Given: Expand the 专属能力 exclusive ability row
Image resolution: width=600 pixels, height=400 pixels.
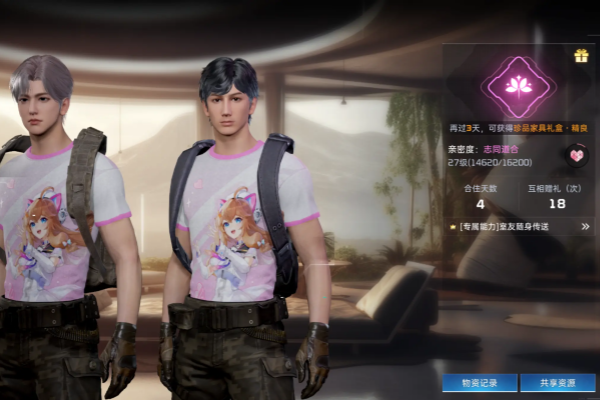Looking at the screenshot, I should tap(585, 227).
